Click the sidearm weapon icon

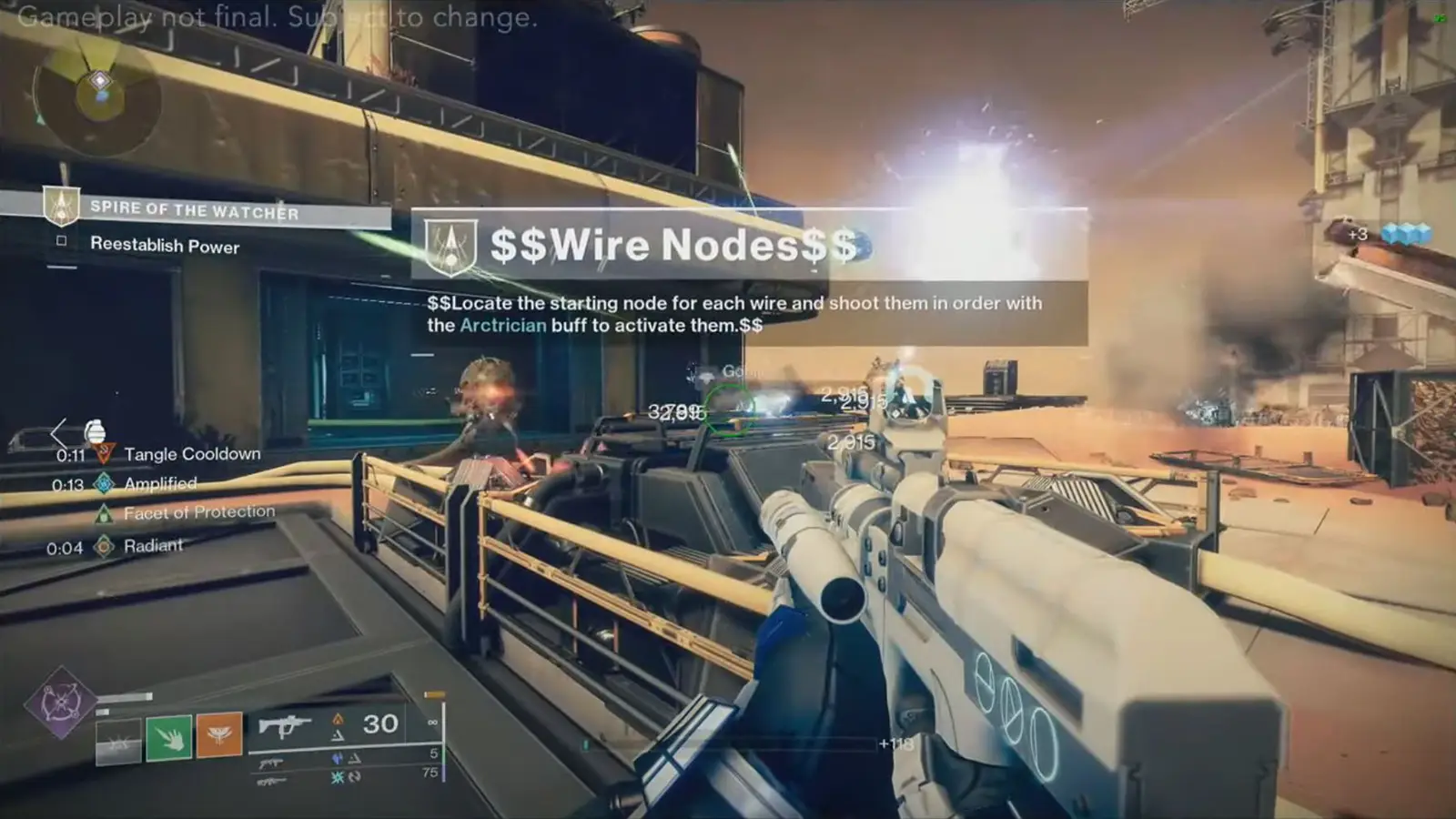[x=270, y=764]
